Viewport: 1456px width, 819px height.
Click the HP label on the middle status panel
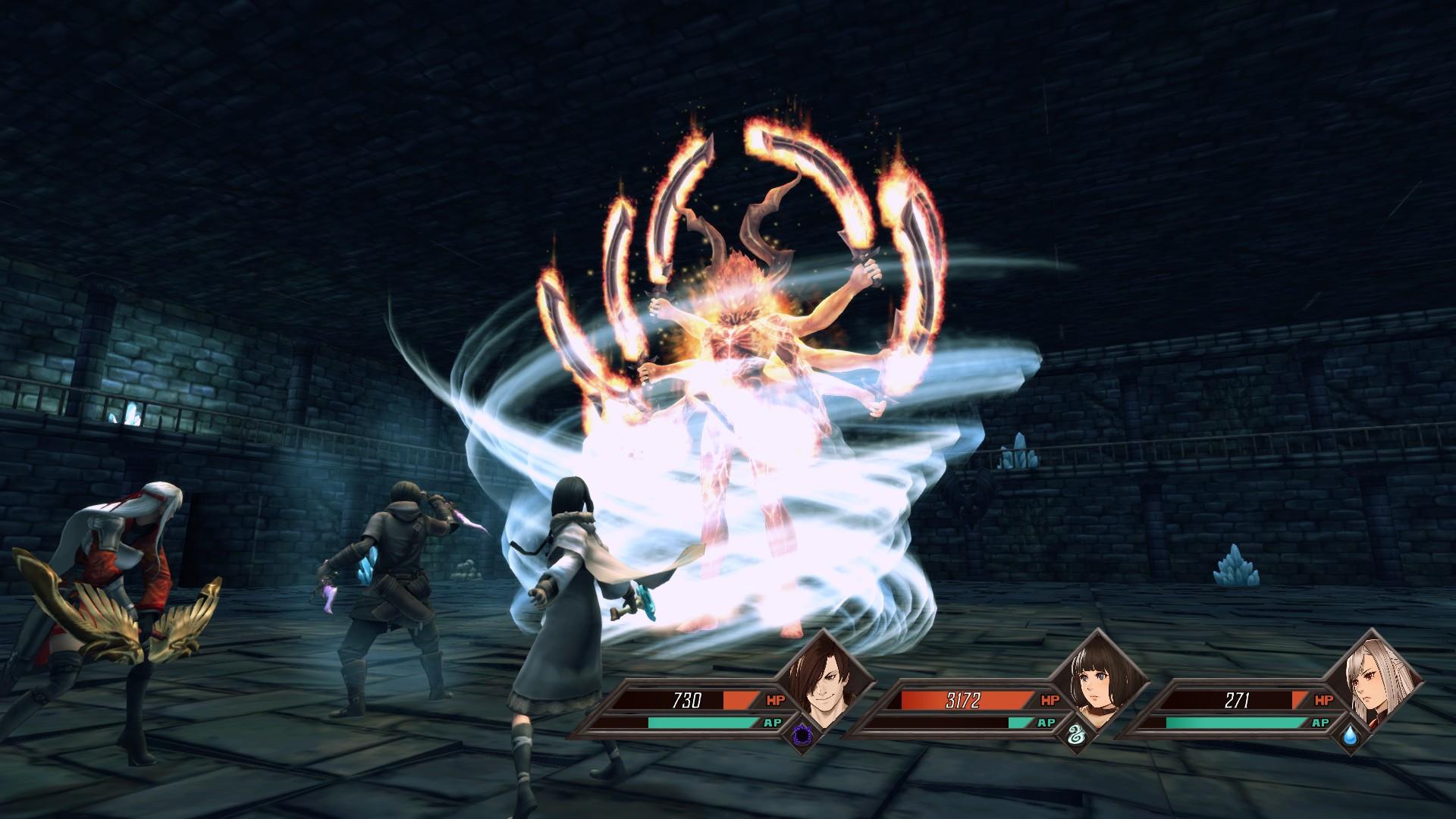(1049, 701)
